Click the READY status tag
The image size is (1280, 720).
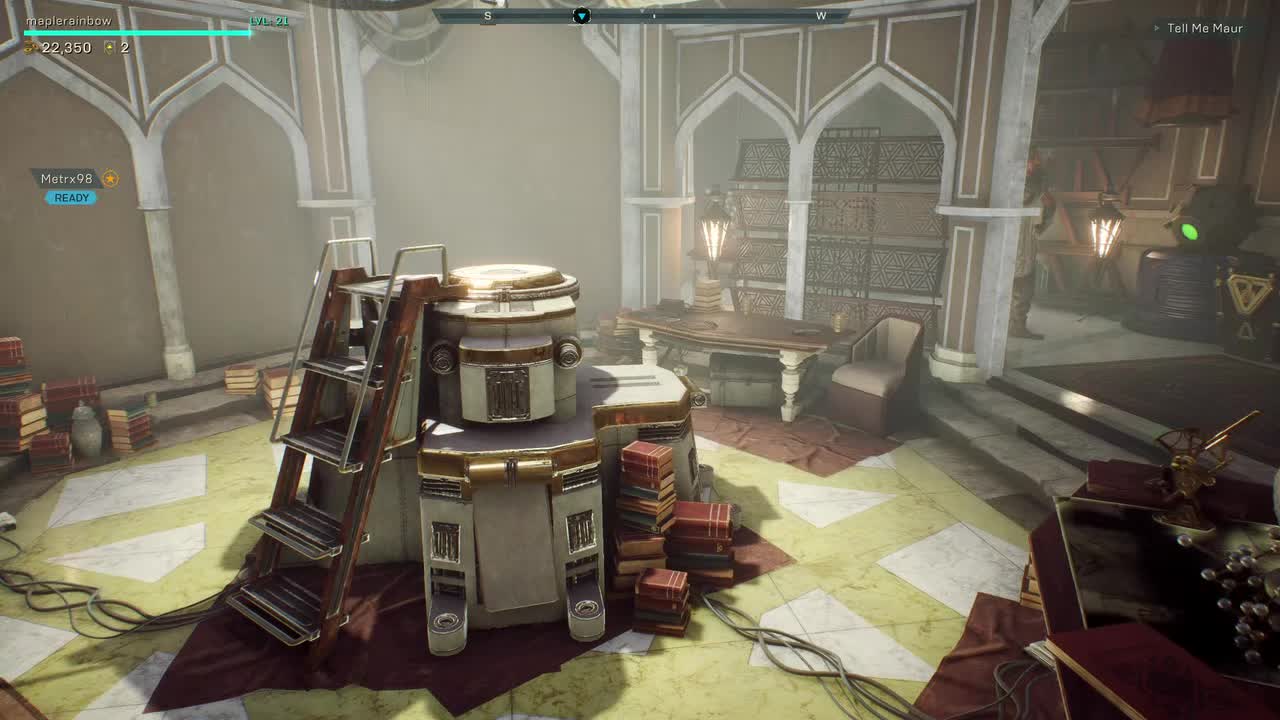coord(71,198)
